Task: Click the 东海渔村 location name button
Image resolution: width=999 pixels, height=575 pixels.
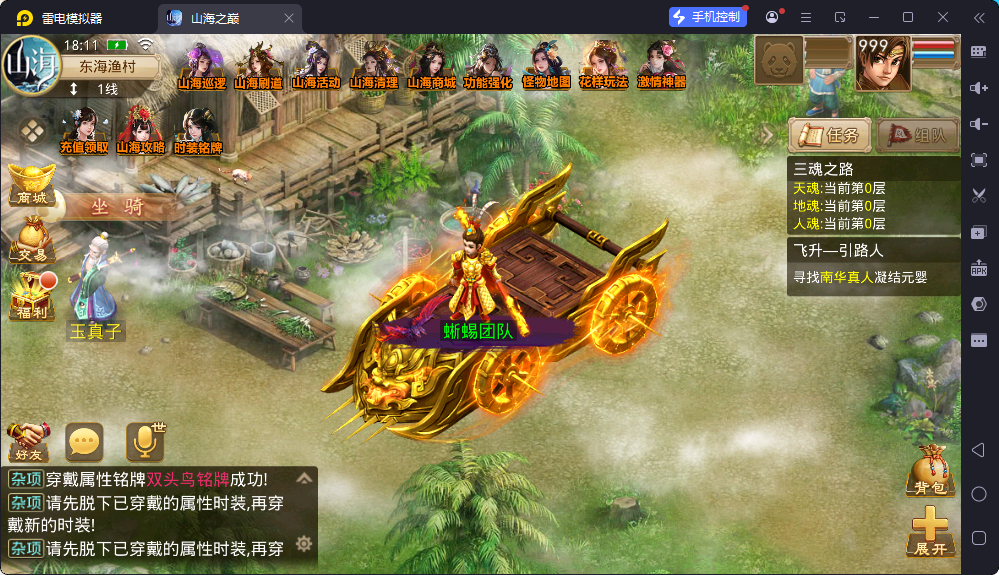Action: [99, 67]
